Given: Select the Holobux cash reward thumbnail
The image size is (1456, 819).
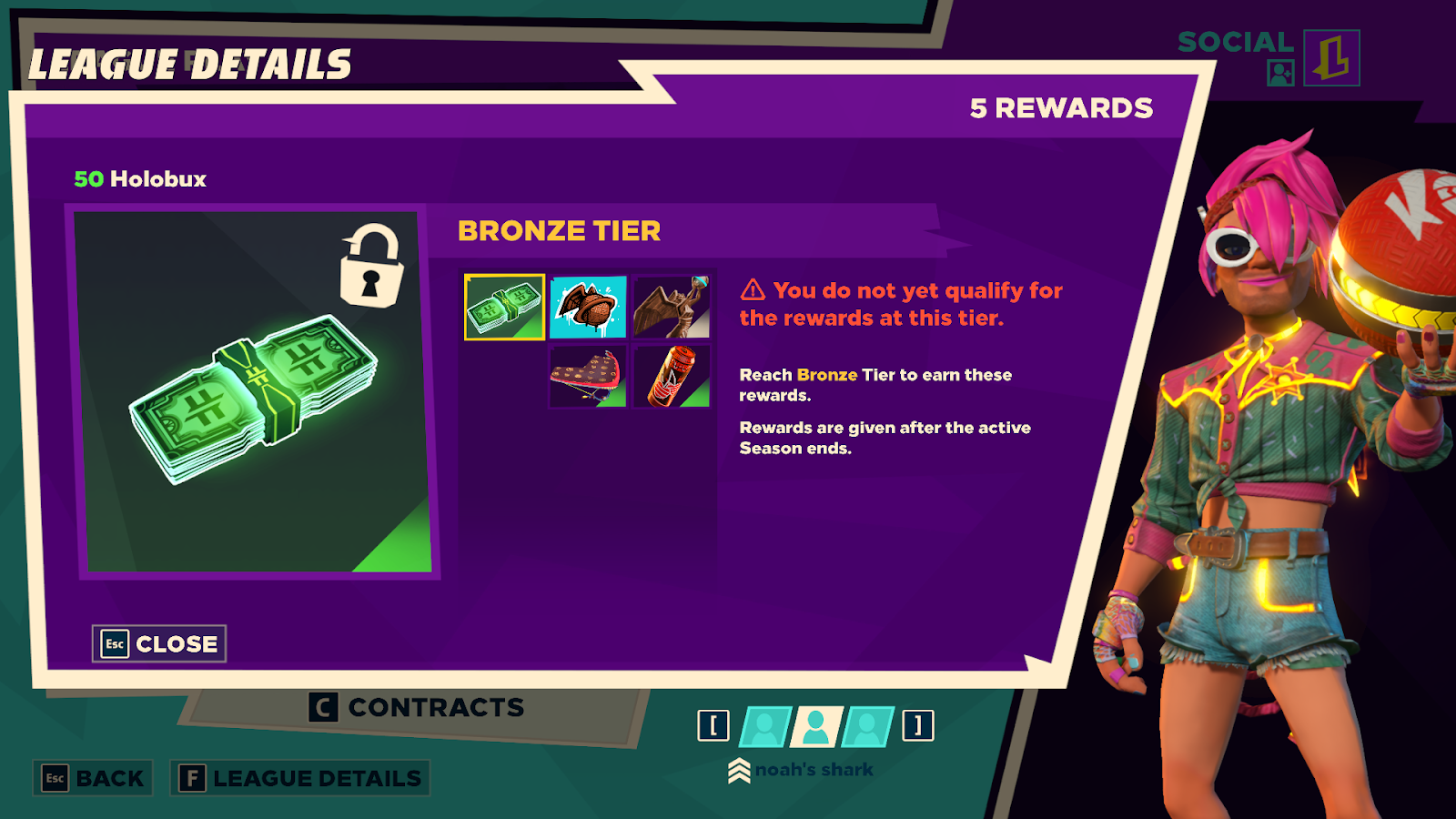Looking at the screenshot, I should tap(504, 308).
